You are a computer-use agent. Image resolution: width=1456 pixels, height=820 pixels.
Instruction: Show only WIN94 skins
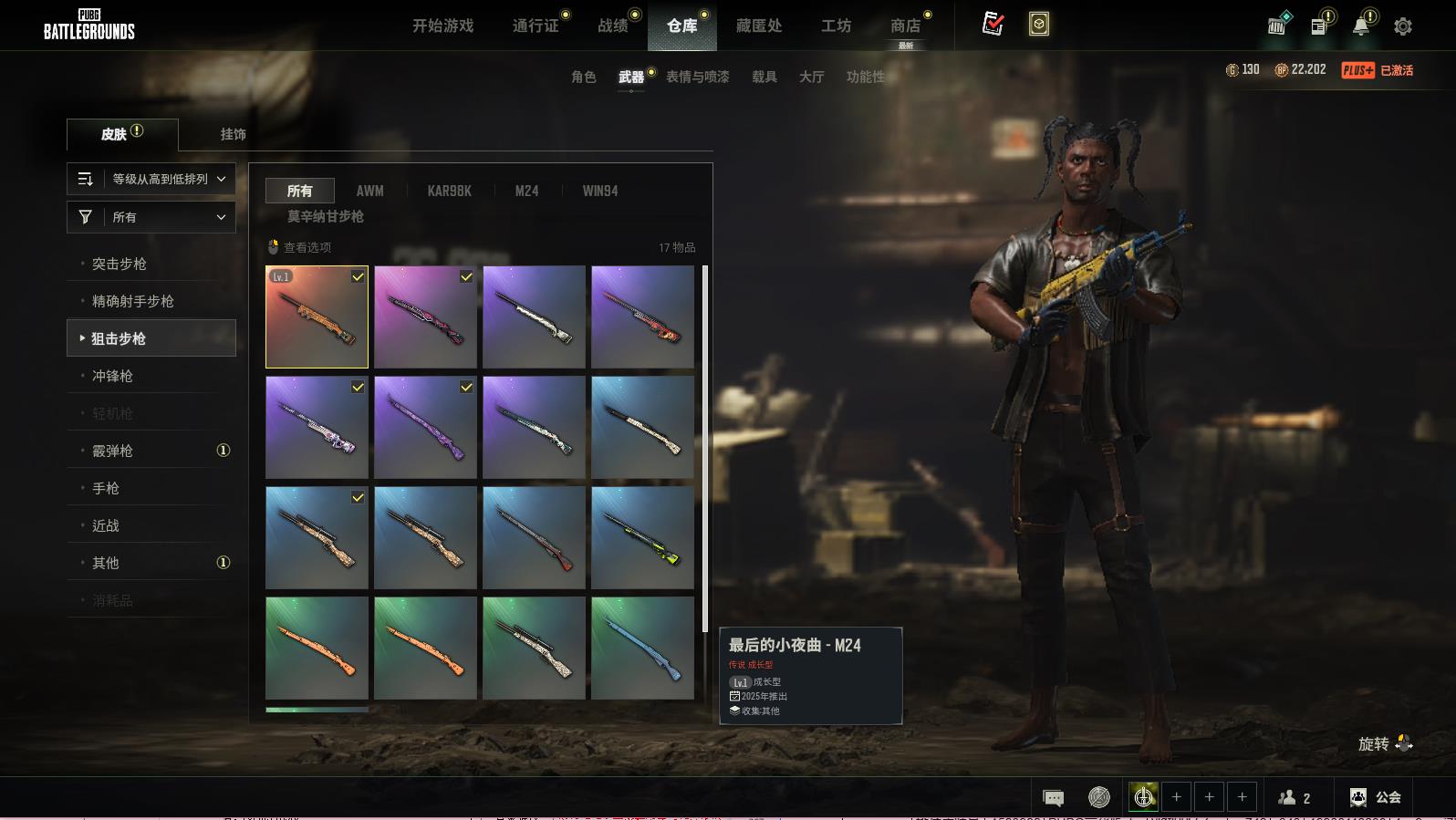point(600,191)
